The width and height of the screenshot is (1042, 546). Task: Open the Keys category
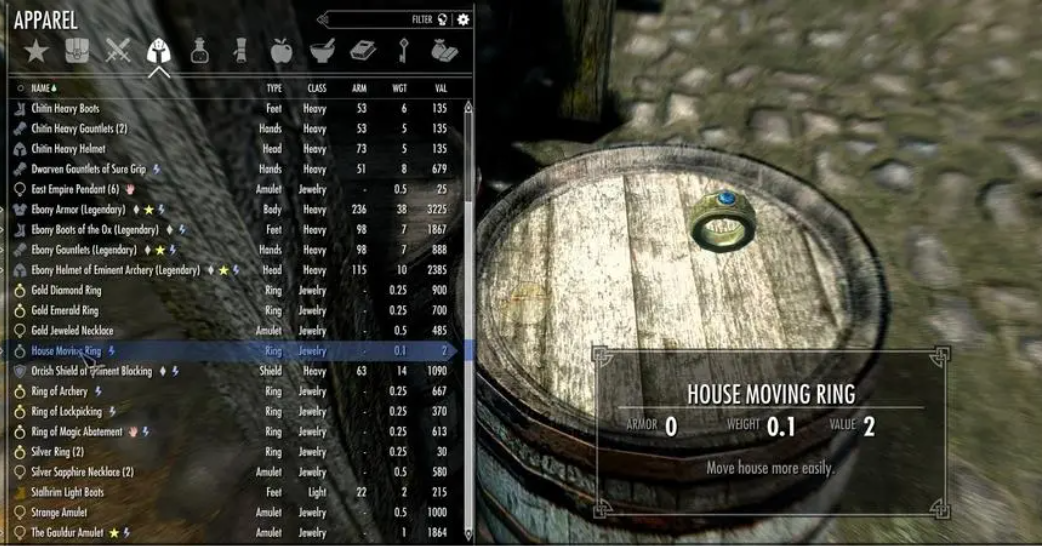click(x=403, y=50)
